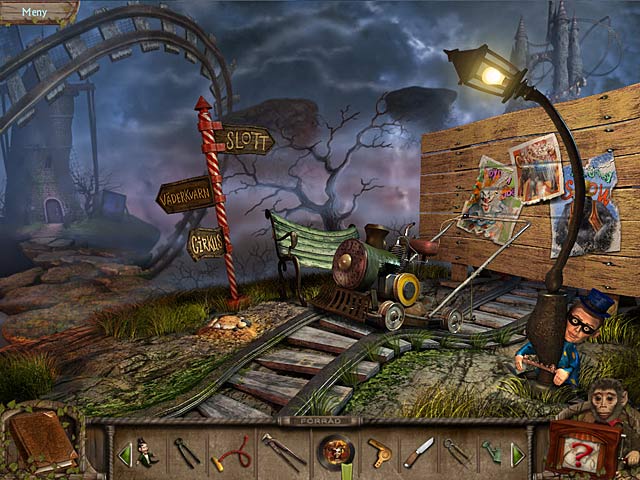The width and height of the screenshot is (640, 480).
Task: Select the red rope inventory item
Action: (231, 453)
